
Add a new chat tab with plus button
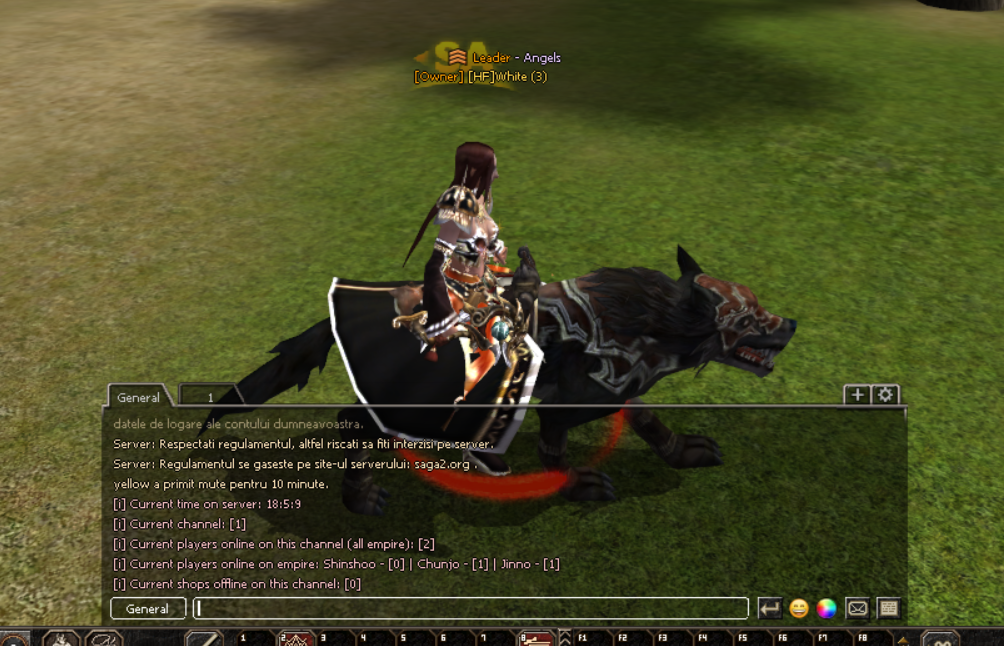coord(857,395)
